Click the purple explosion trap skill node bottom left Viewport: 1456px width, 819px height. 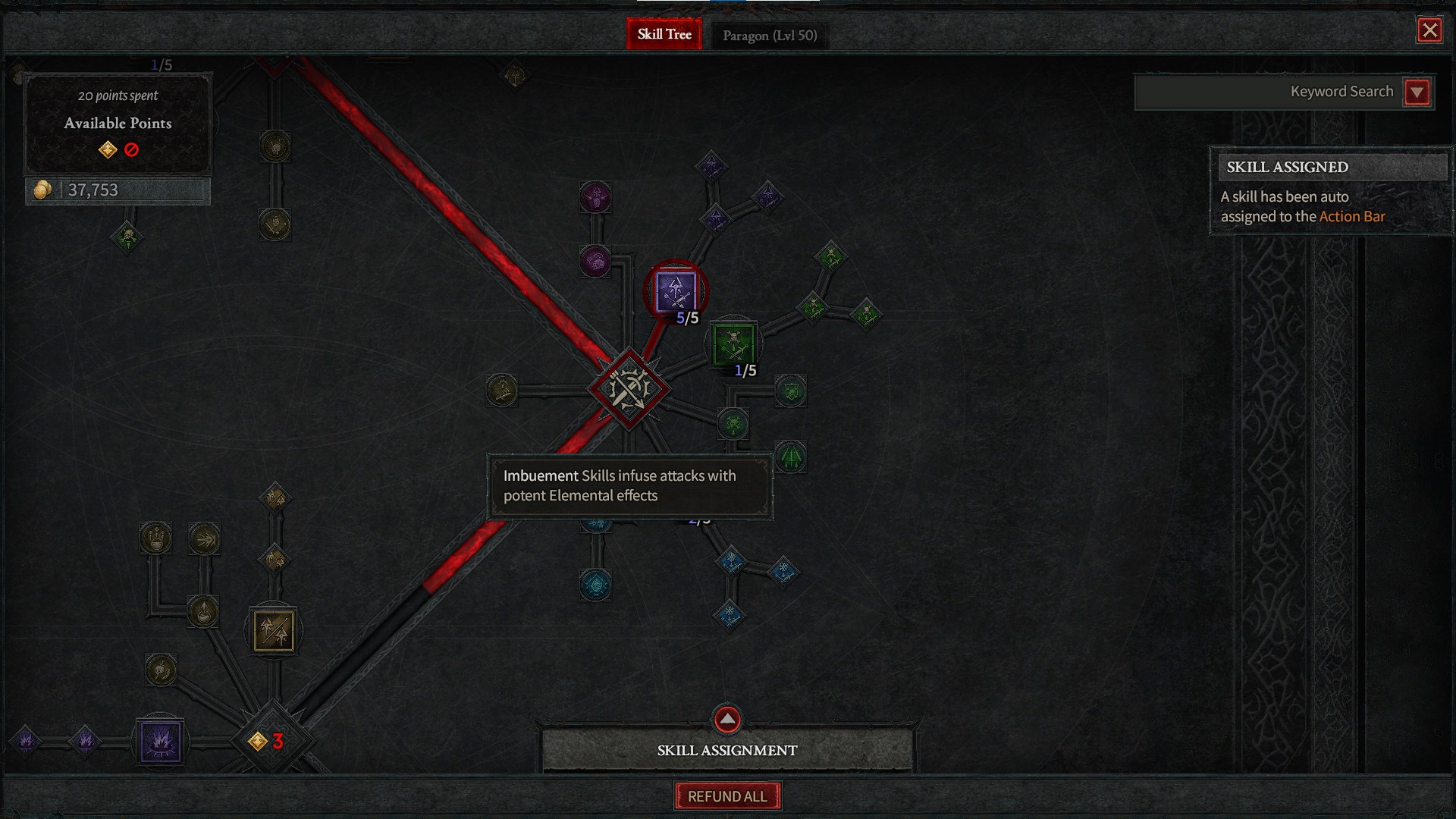[159, 742]
